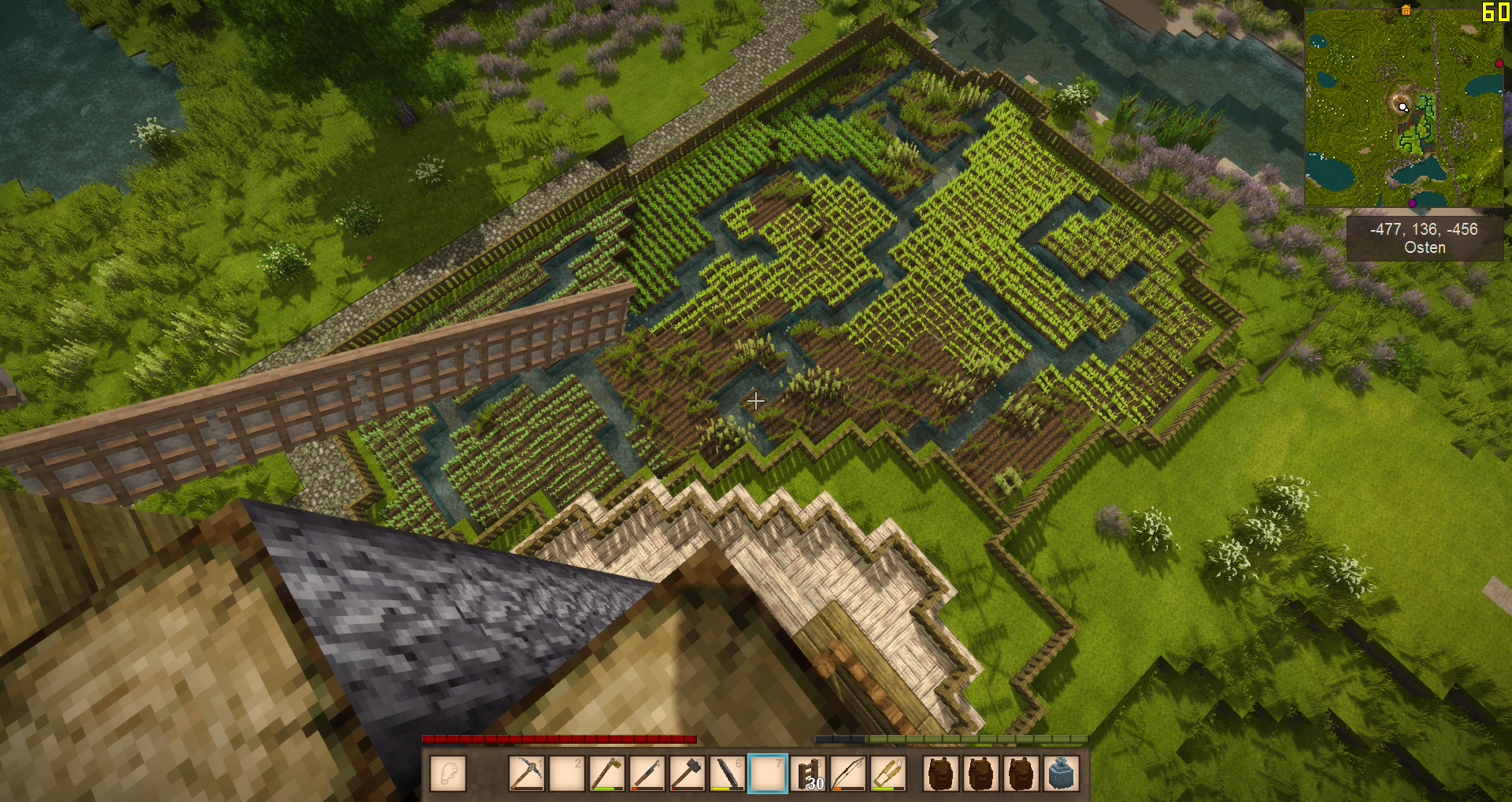Screen dimensions: 1512x802
Task: Select the gold-headed tool in slot three
Action: pyautogui.click(x=606, y=773)
